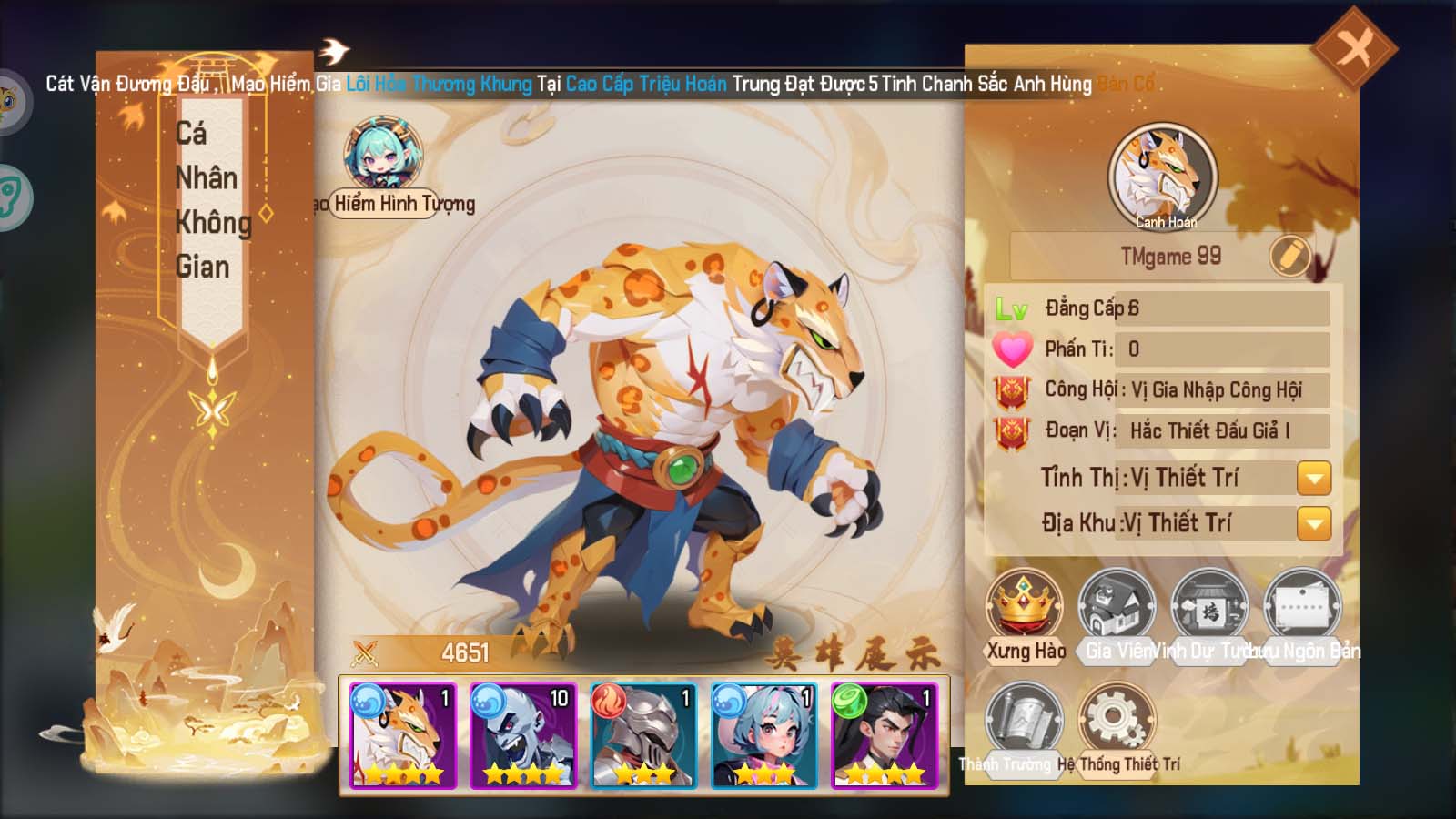This screenshot has width=1456, height=819.
Task: Close the personal space panel
Action: (x=1355, y=47)
